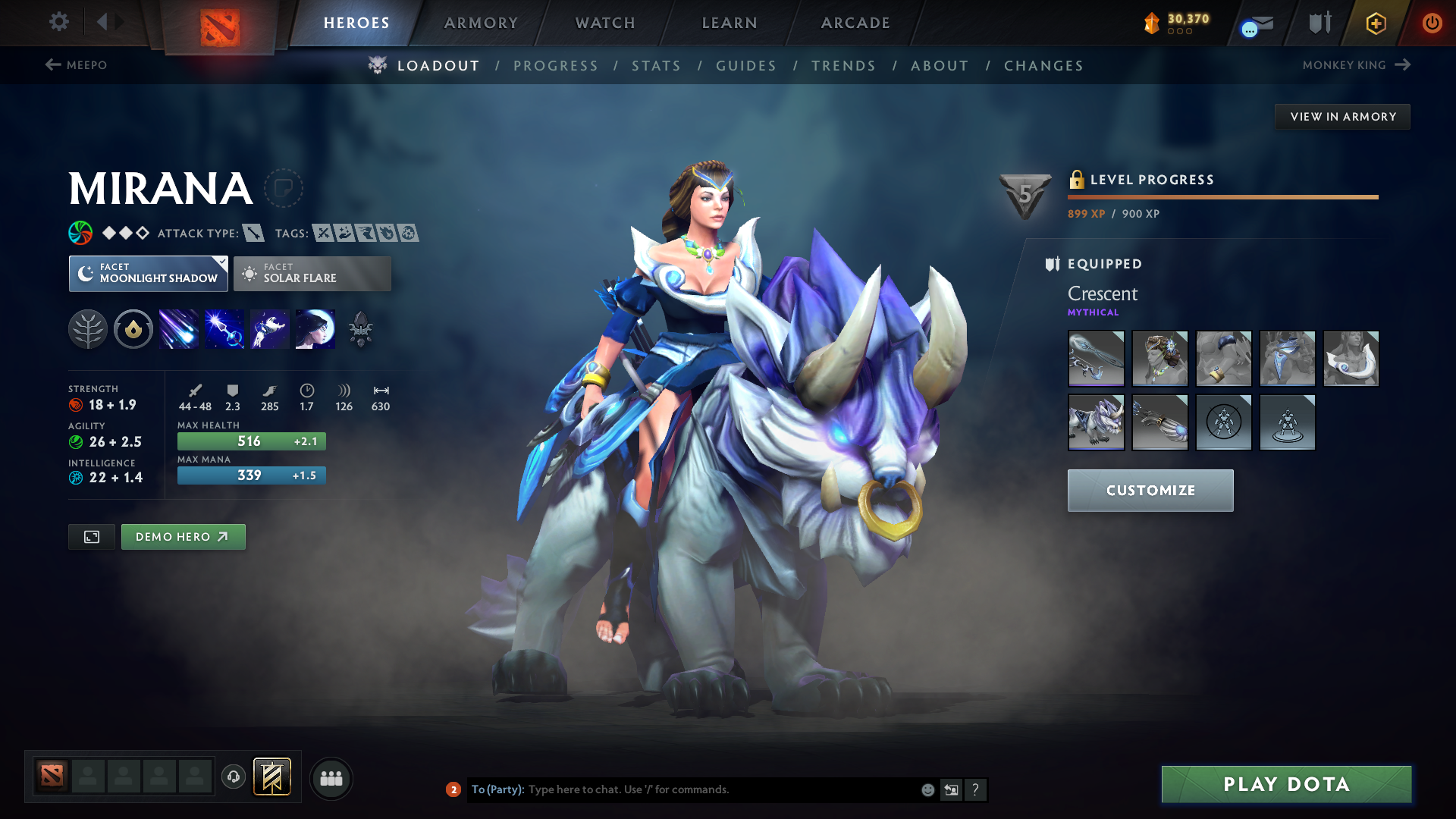Toggle fullscreen hero preview button
The width and height of the screenshot is (1456, 819).
[x=91, y=536]
